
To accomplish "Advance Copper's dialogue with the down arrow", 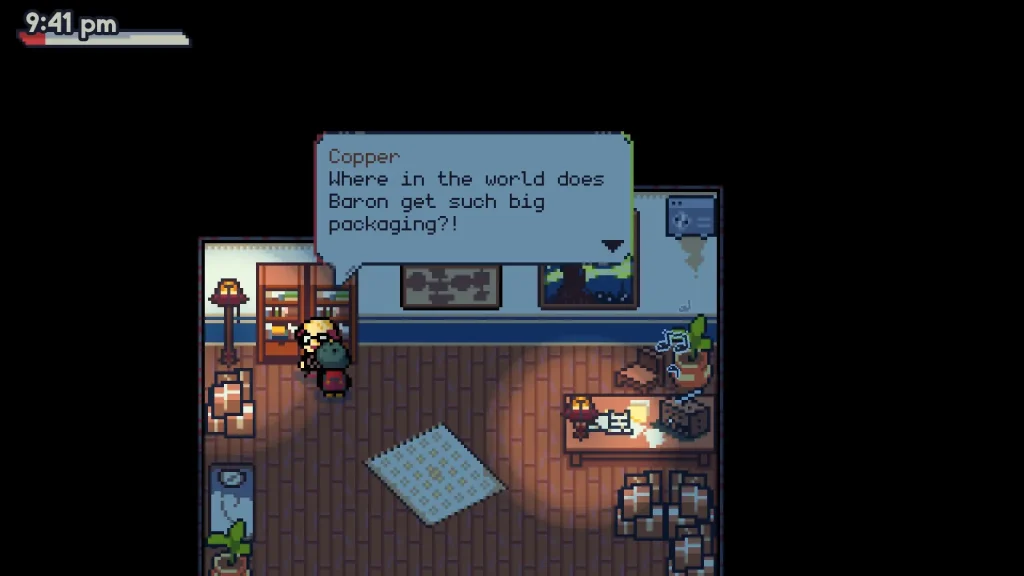I will click(x=612, y=245).
